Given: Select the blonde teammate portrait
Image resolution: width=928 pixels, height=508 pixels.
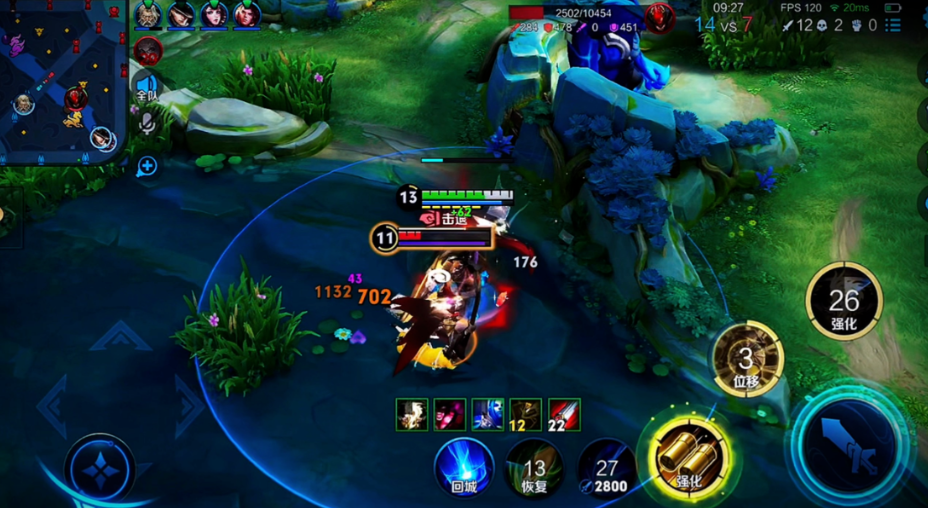Looking at the screenshot, I should point(247,14).
